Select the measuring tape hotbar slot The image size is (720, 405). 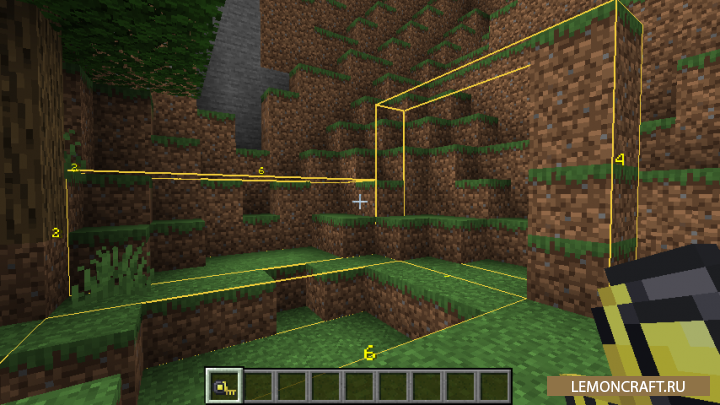[224, 385]
